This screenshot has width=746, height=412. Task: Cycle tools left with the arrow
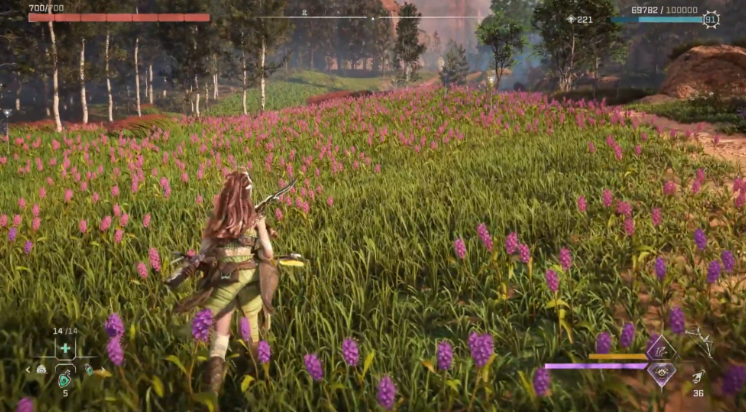(27, 369)
